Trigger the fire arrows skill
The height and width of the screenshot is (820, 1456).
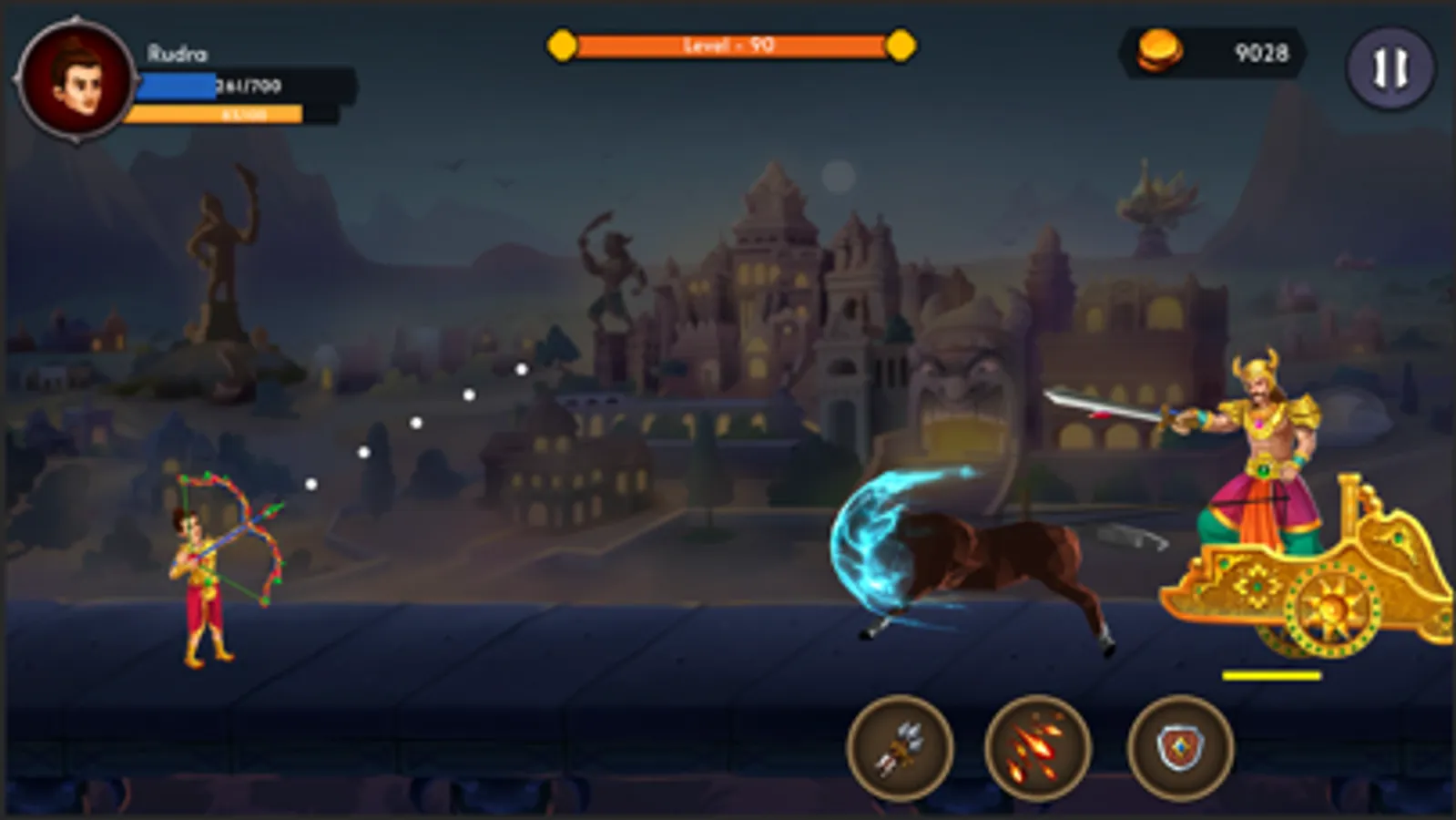[x=1041, y=747]
